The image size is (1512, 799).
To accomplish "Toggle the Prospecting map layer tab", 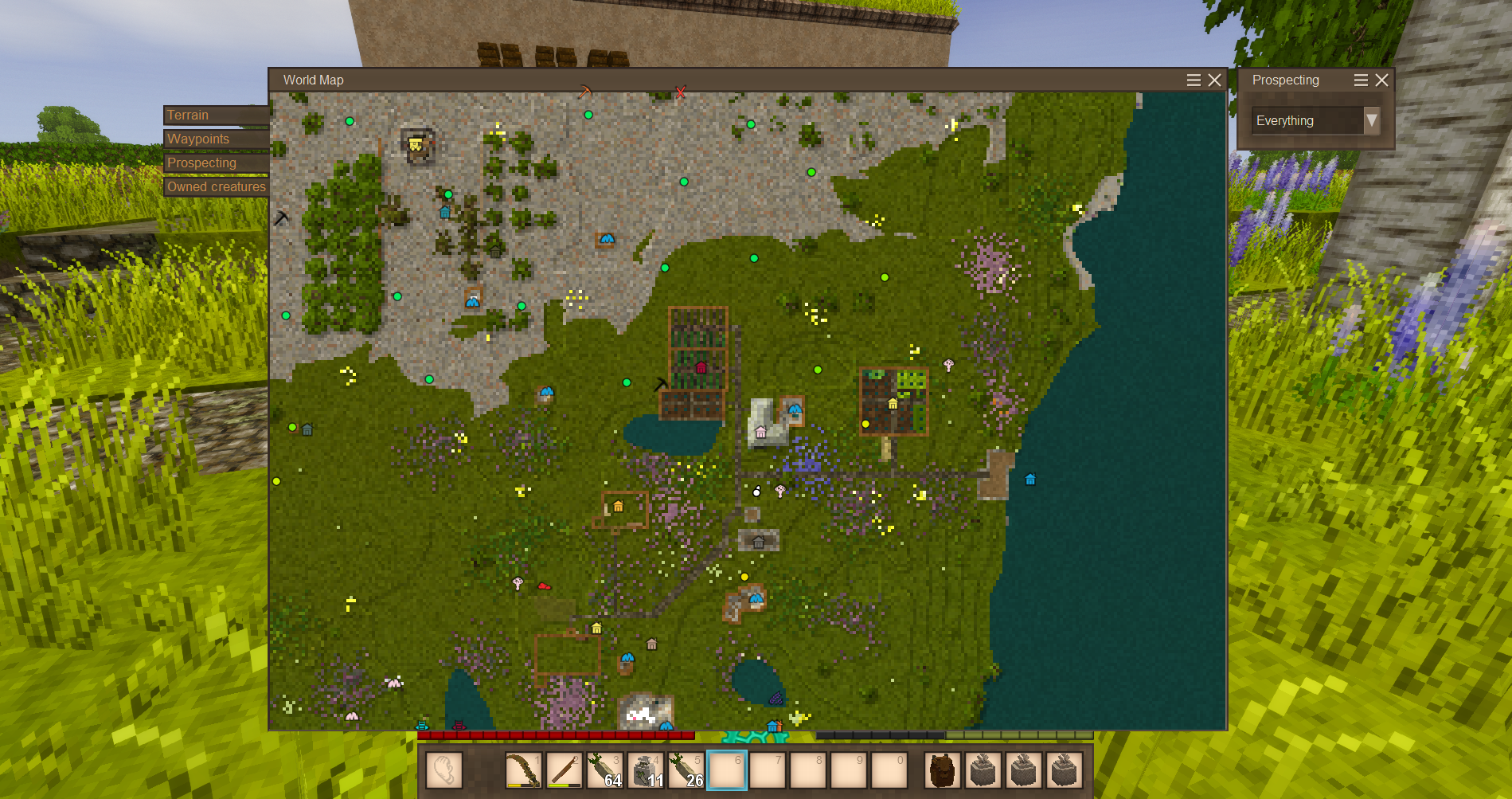I will click(x=215, y=163).
